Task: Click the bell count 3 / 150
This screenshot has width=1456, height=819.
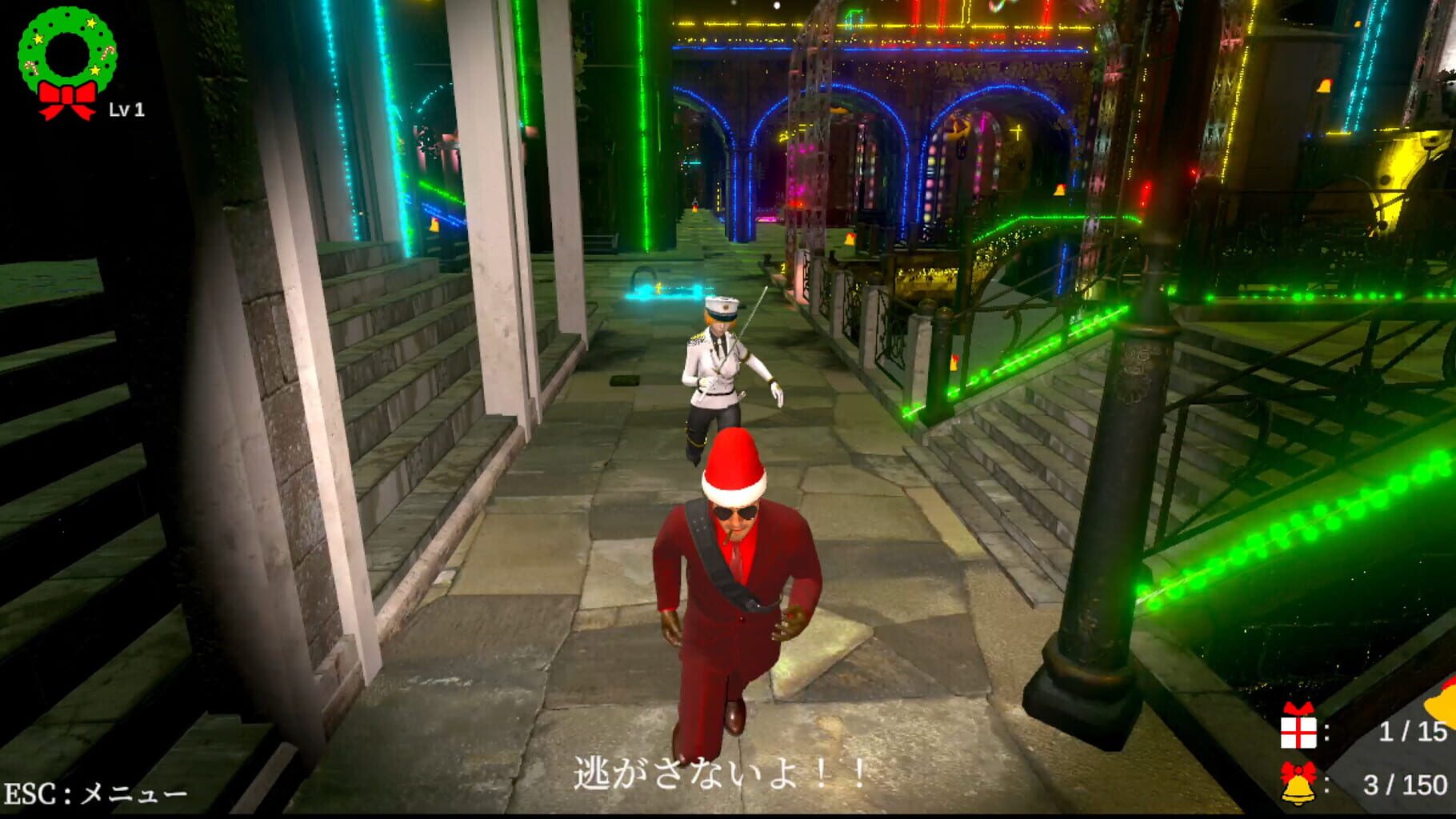Action: point(1406,785)
